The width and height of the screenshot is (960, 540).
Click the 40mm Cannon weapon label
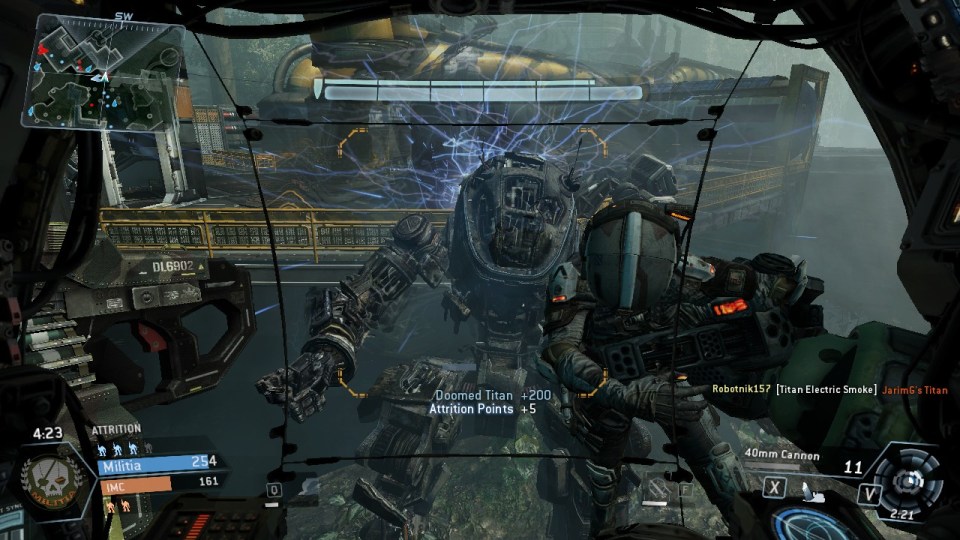(x=782, y=456)
